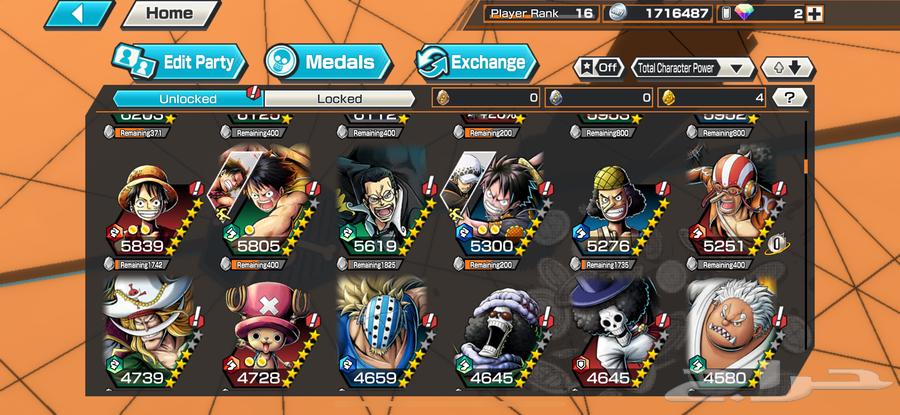Viewport: 900px width, 415px height.
Task: Reverse the sort order with arrows button
Action: [786, 68]
